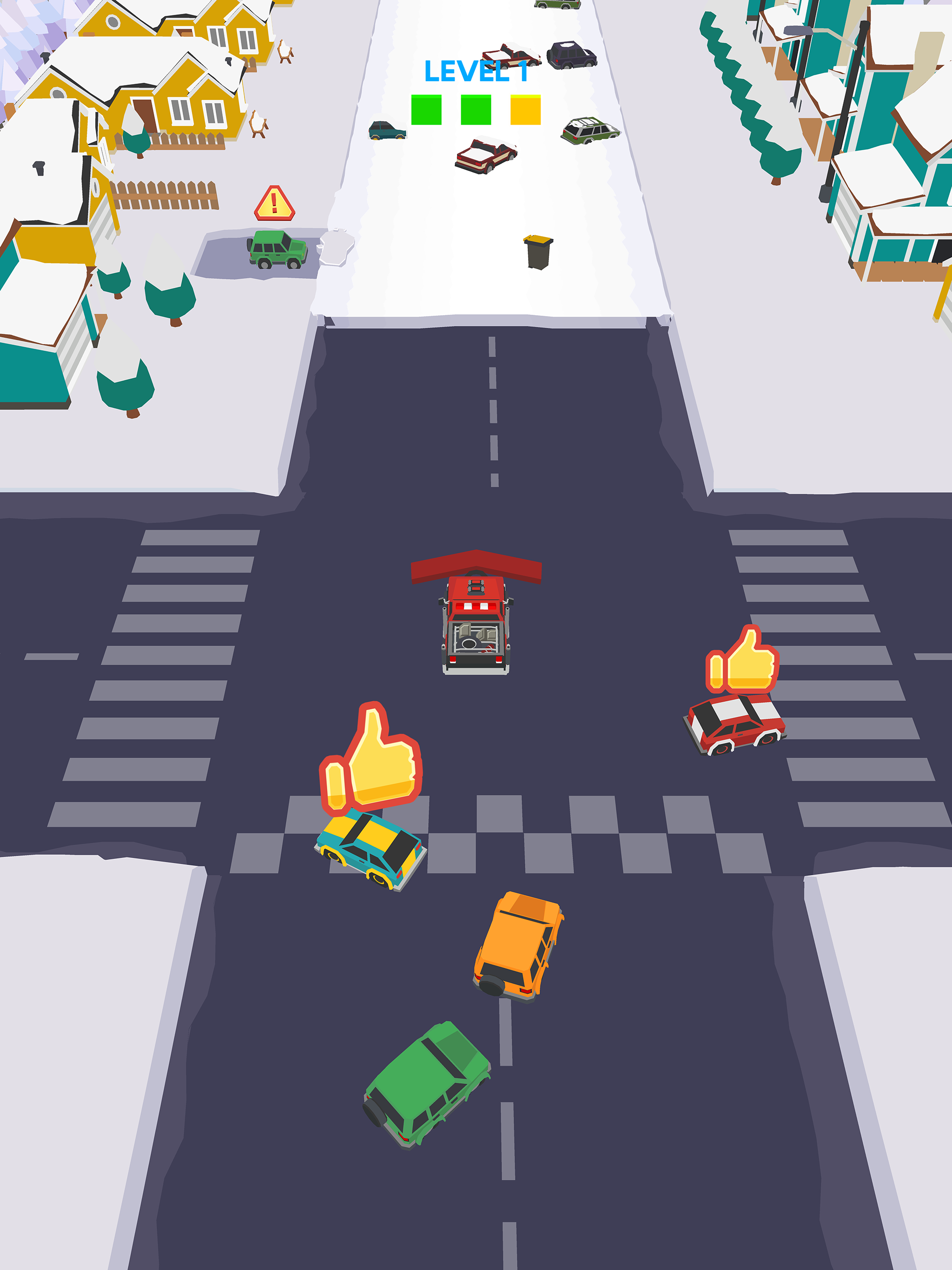The image size is (952, 1270).
Task: Select the black trash bin on the snowy road
Action: 539,251
